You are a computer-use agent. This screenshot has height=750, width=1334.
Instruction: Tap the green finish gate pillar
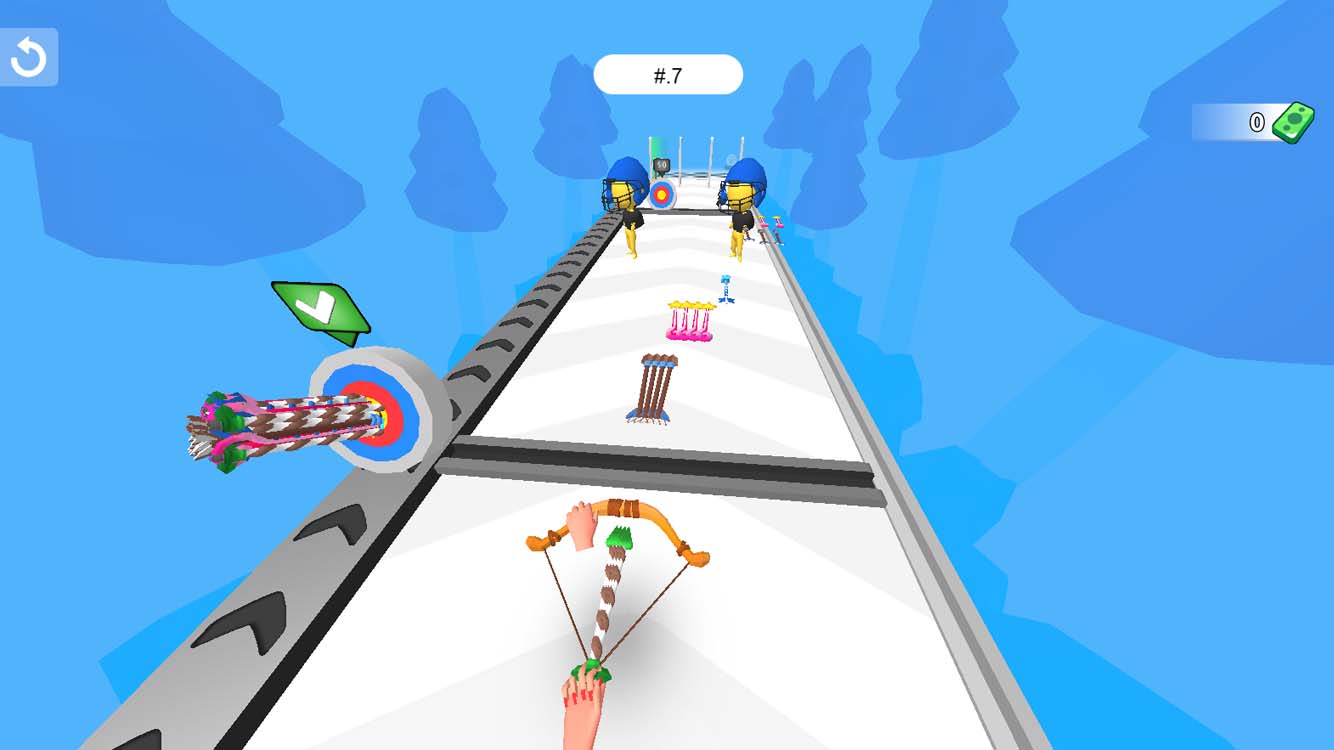pyautogui.click(x=653, y=147)
